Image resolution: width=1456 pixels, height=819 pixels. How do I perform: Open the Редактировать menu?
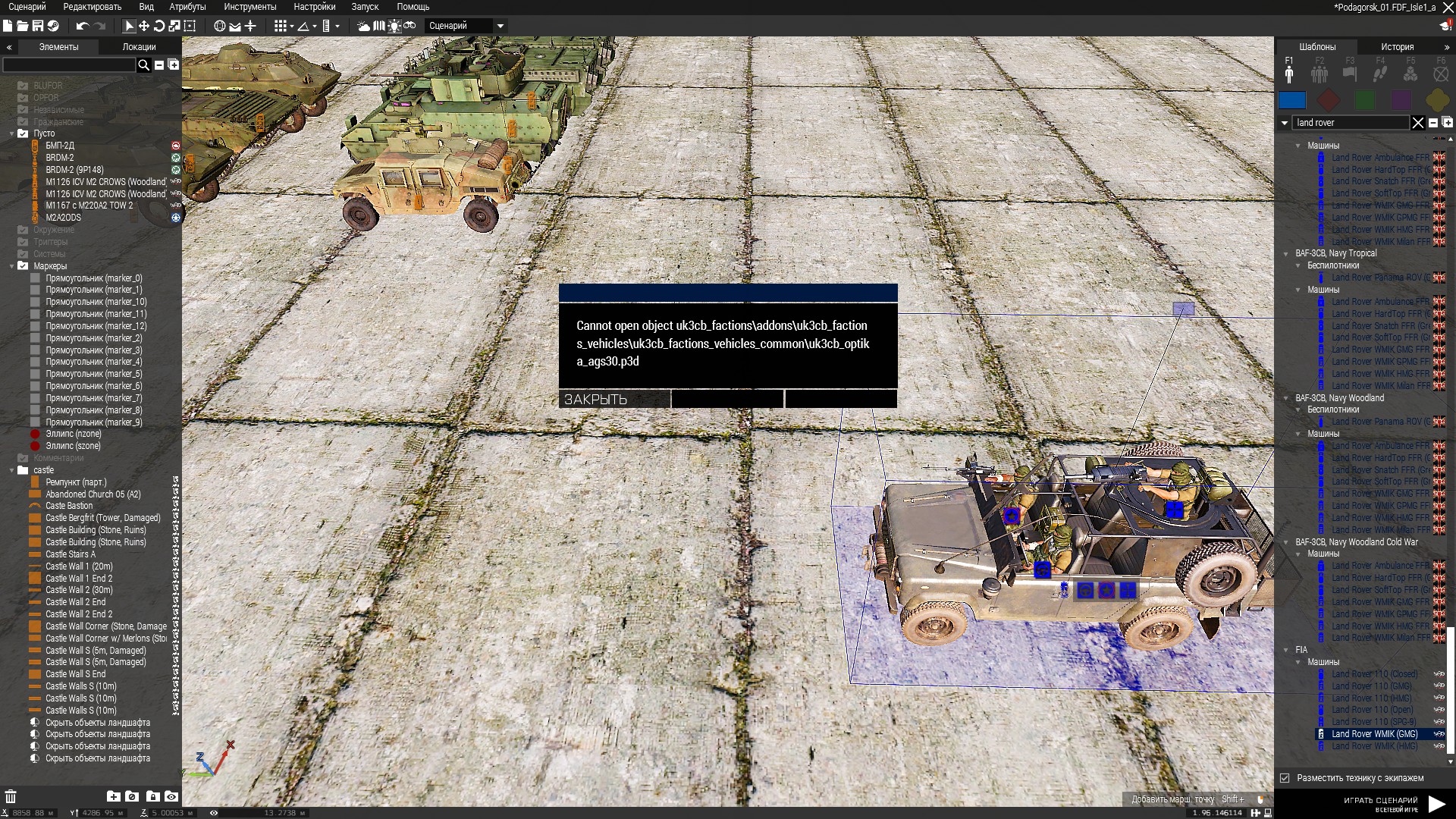[x=92, y=7]
